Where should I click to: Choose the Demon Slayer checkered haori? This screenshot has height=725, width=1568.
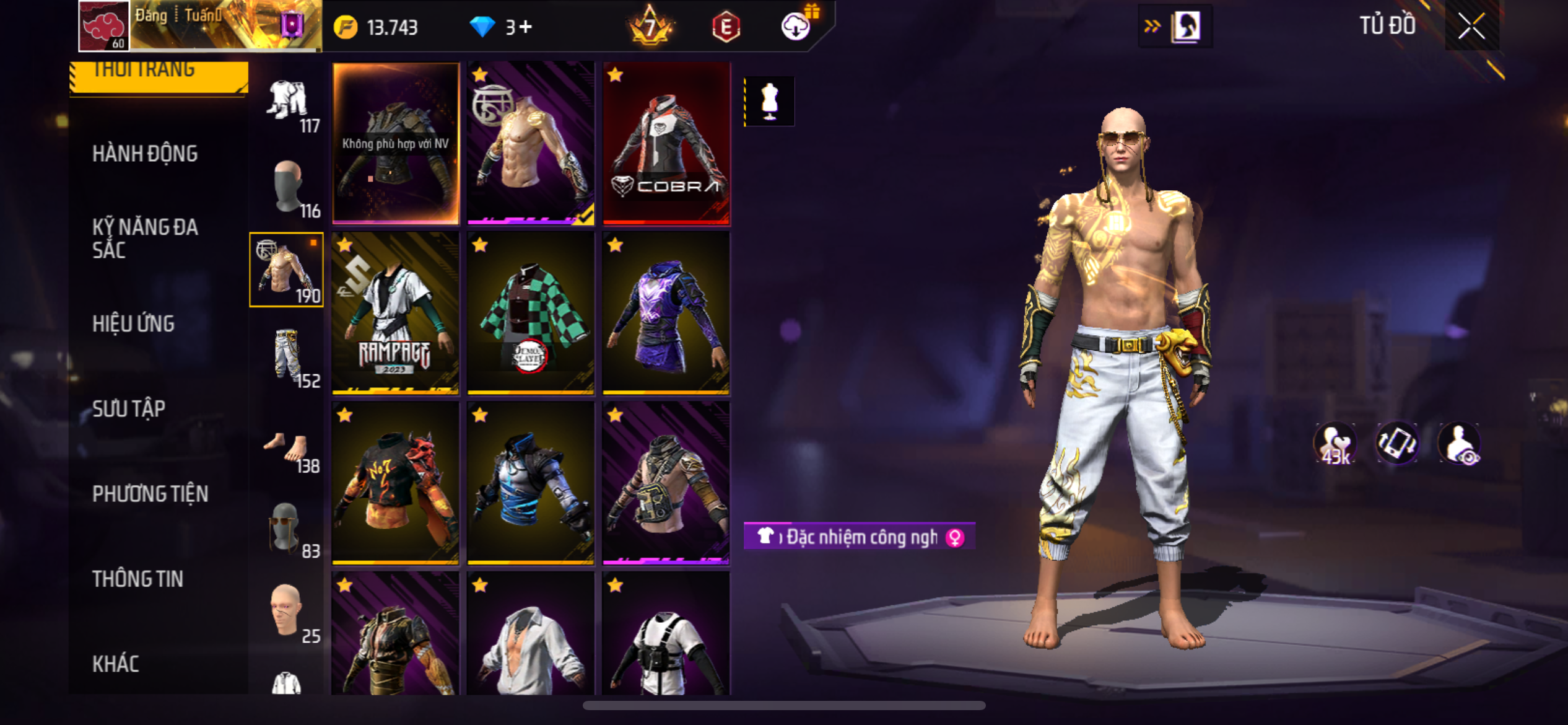click(531, 313)
